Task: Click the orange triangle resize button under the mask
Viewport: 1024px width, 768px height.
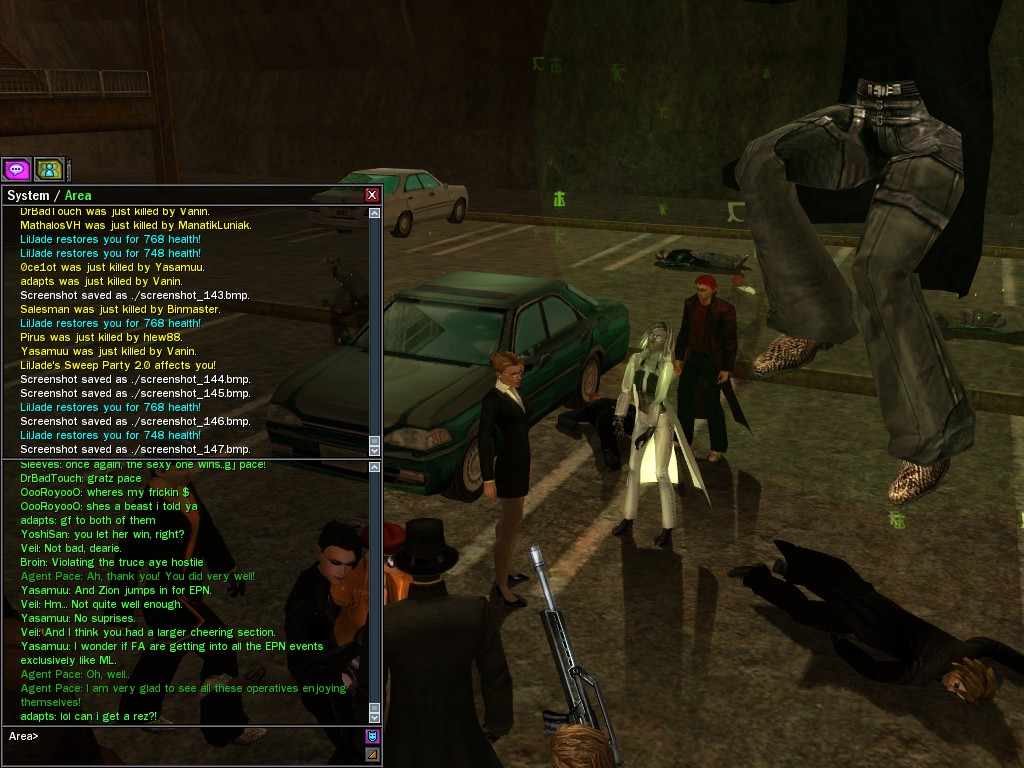Action: click(372, 754)
